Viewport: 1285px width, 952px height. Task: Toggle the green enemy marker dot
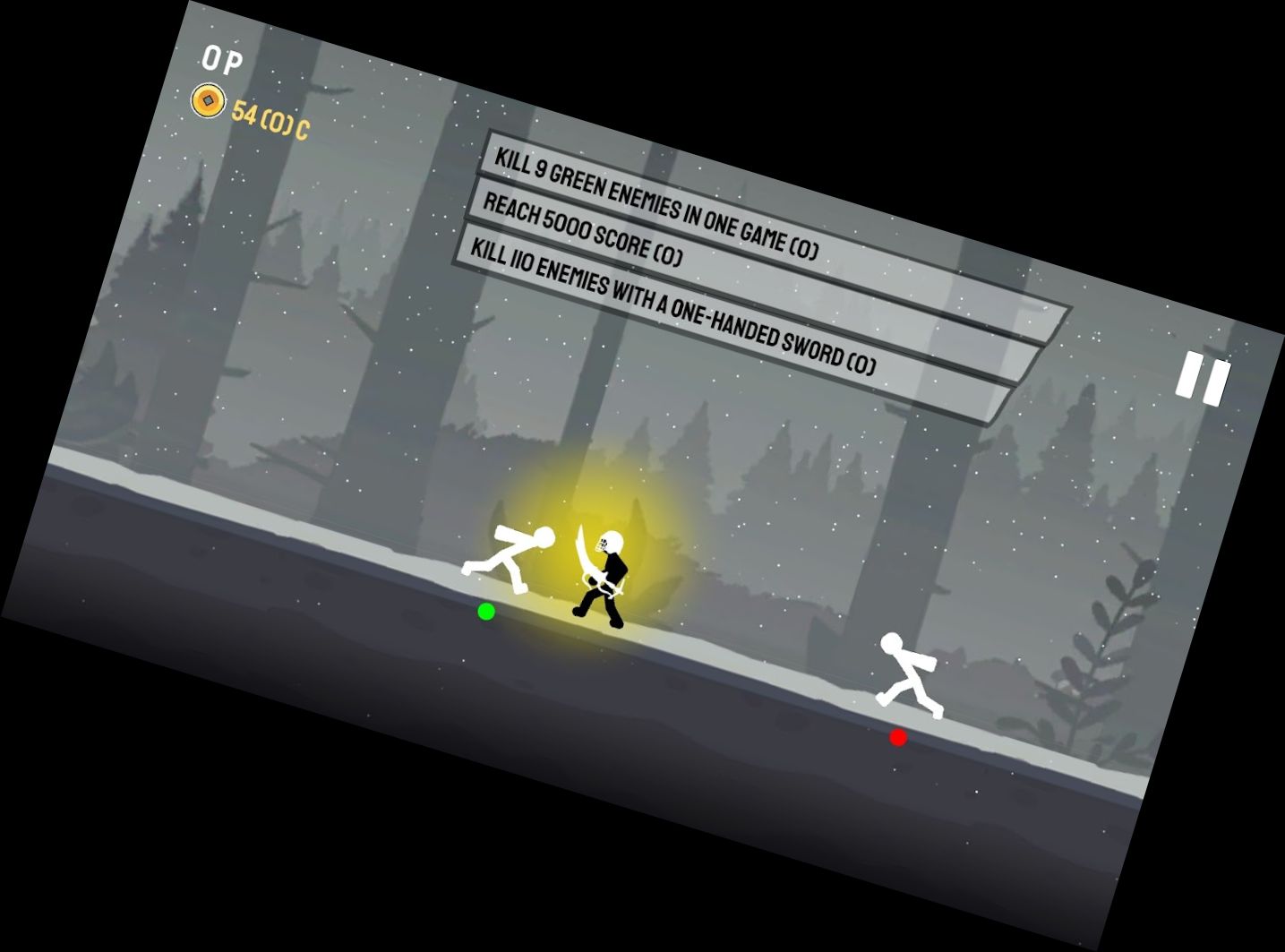(x=486, y=613)
